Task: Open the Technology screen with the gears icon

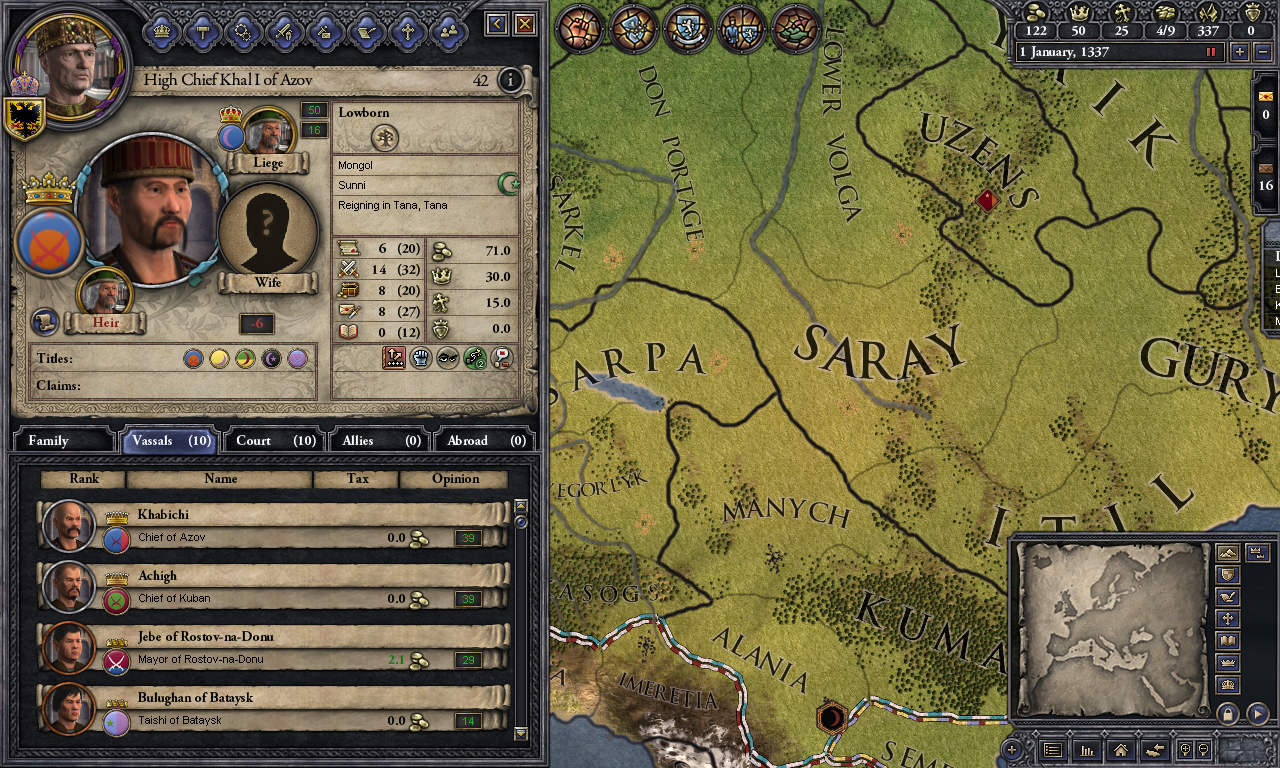Action: (244, 32)
